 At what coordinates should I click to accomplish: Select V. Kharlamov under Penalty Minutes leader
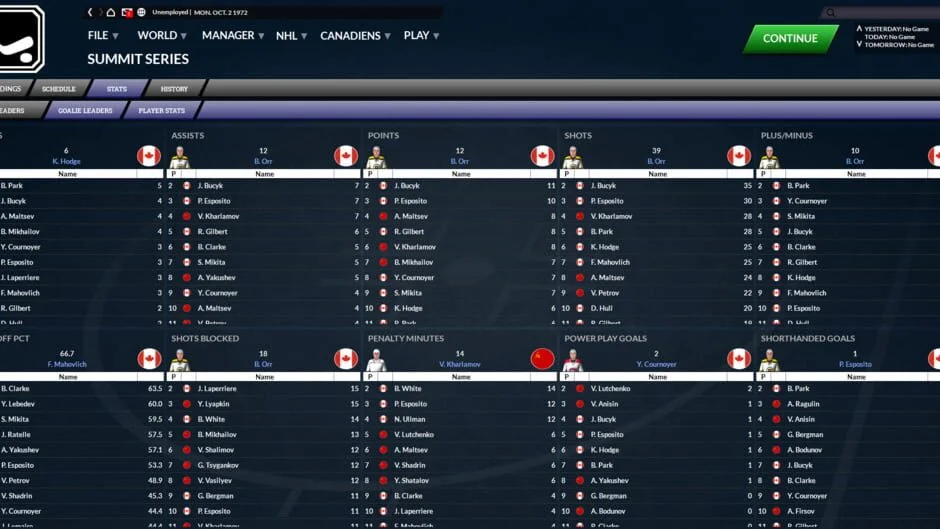pos(460,364)
